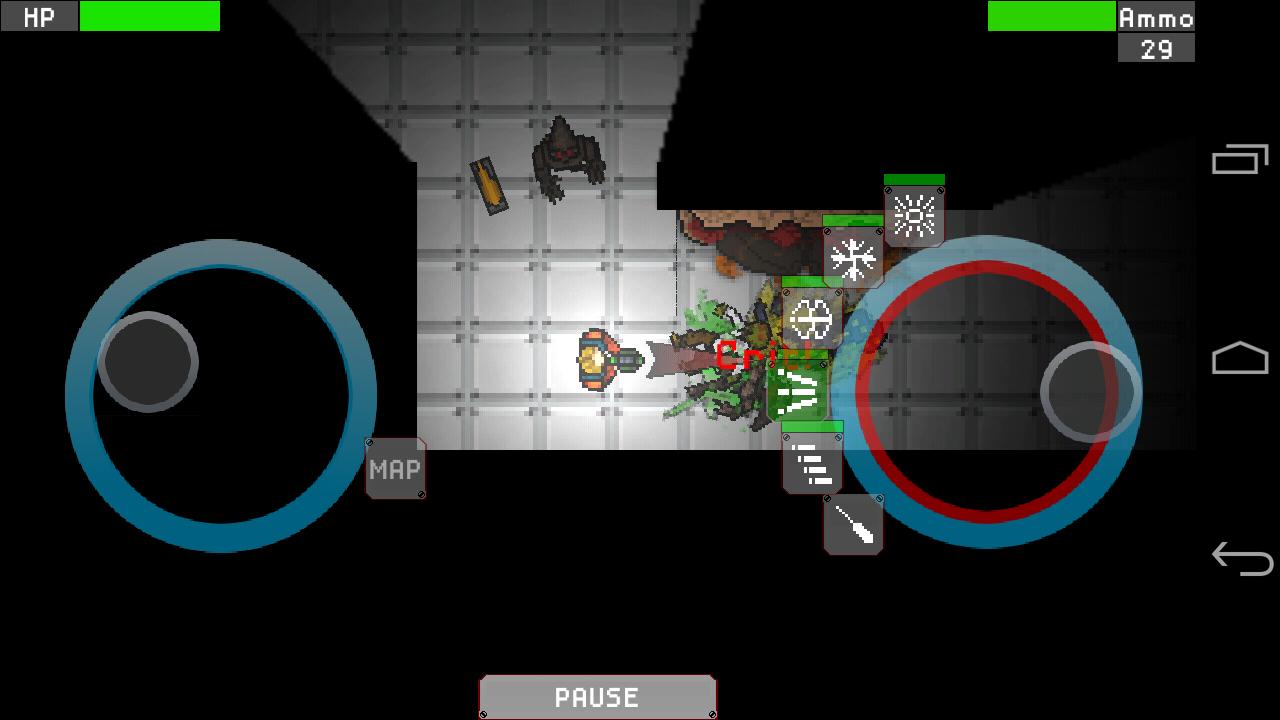The width and height of the screenshot is (1280, 720).
Task: Tap the Android recent apps icon
Action: tap(1240, 158)
